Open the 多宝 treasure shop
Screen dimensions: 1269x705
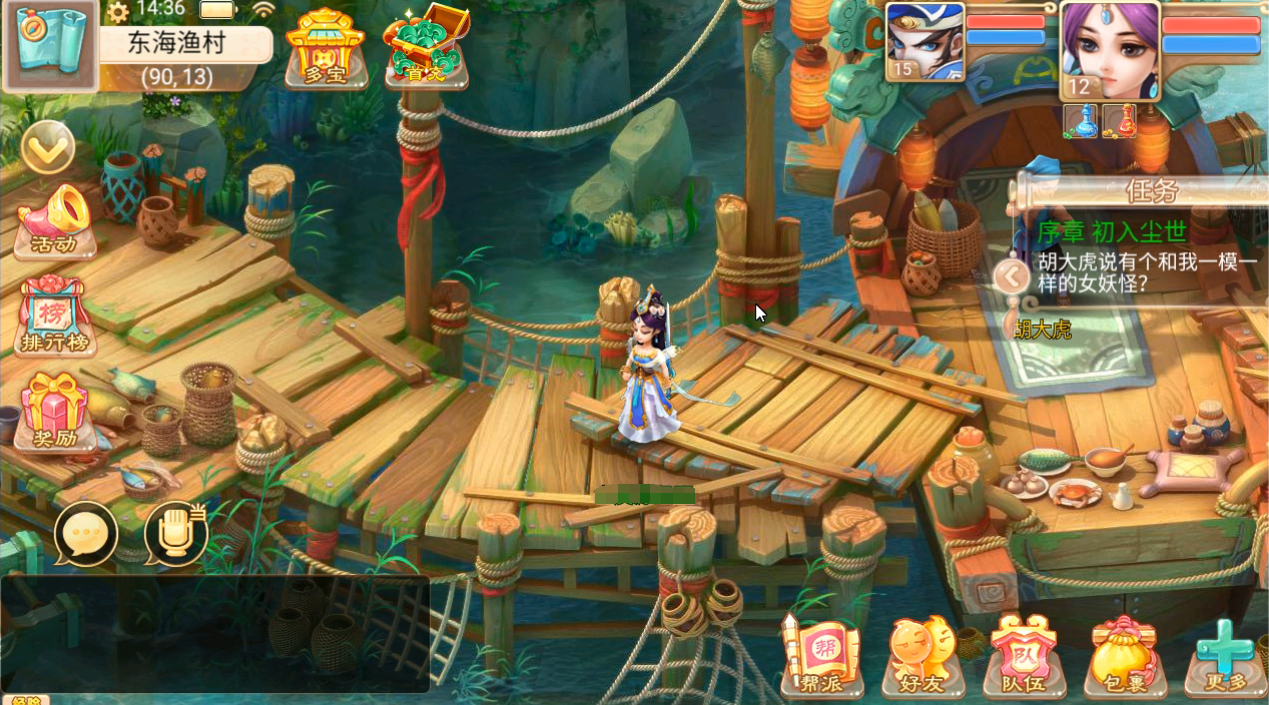coord(325,48)
